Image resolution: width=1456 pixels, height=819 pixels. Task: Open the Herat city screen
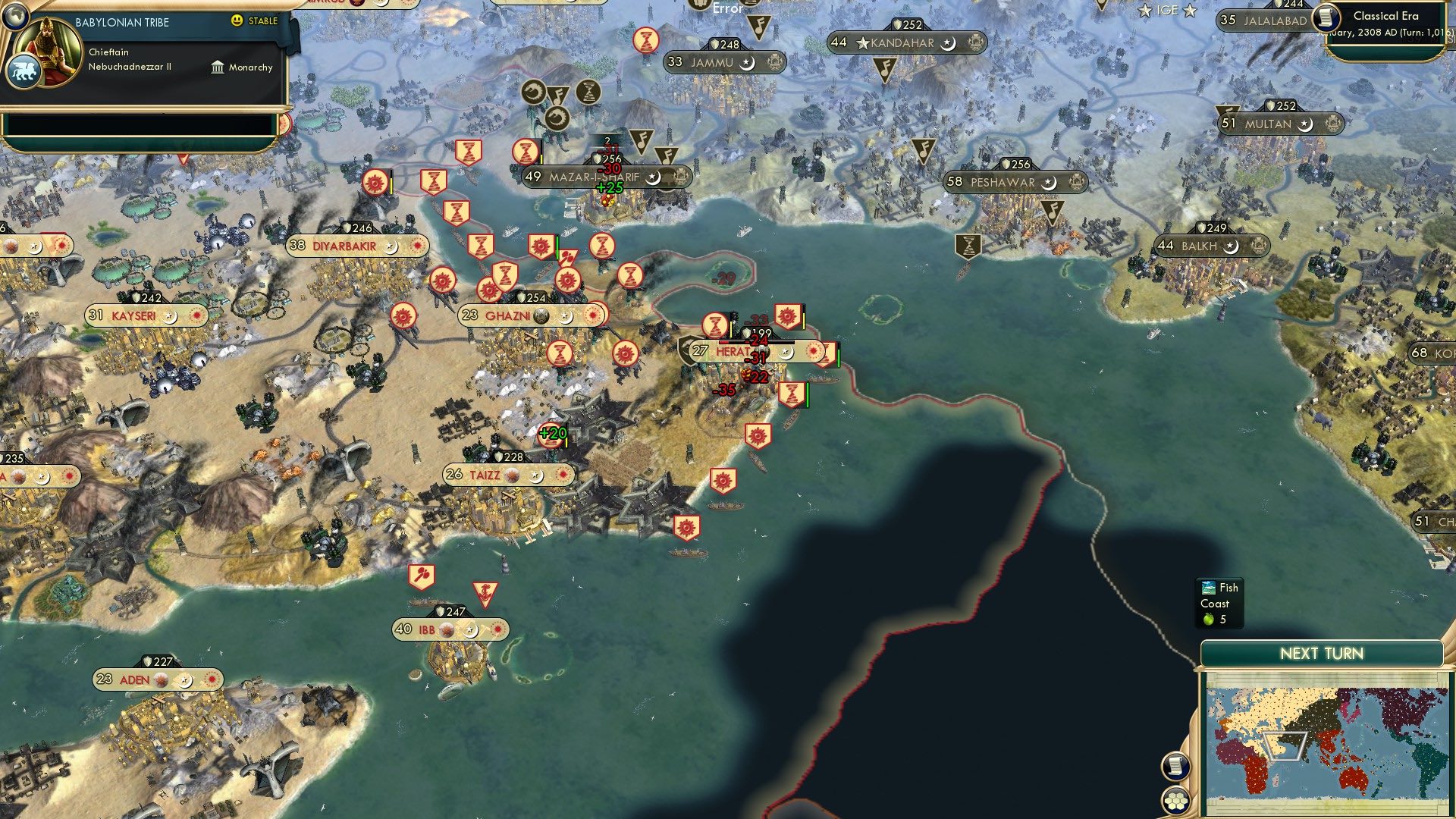[x=730, y=350]
